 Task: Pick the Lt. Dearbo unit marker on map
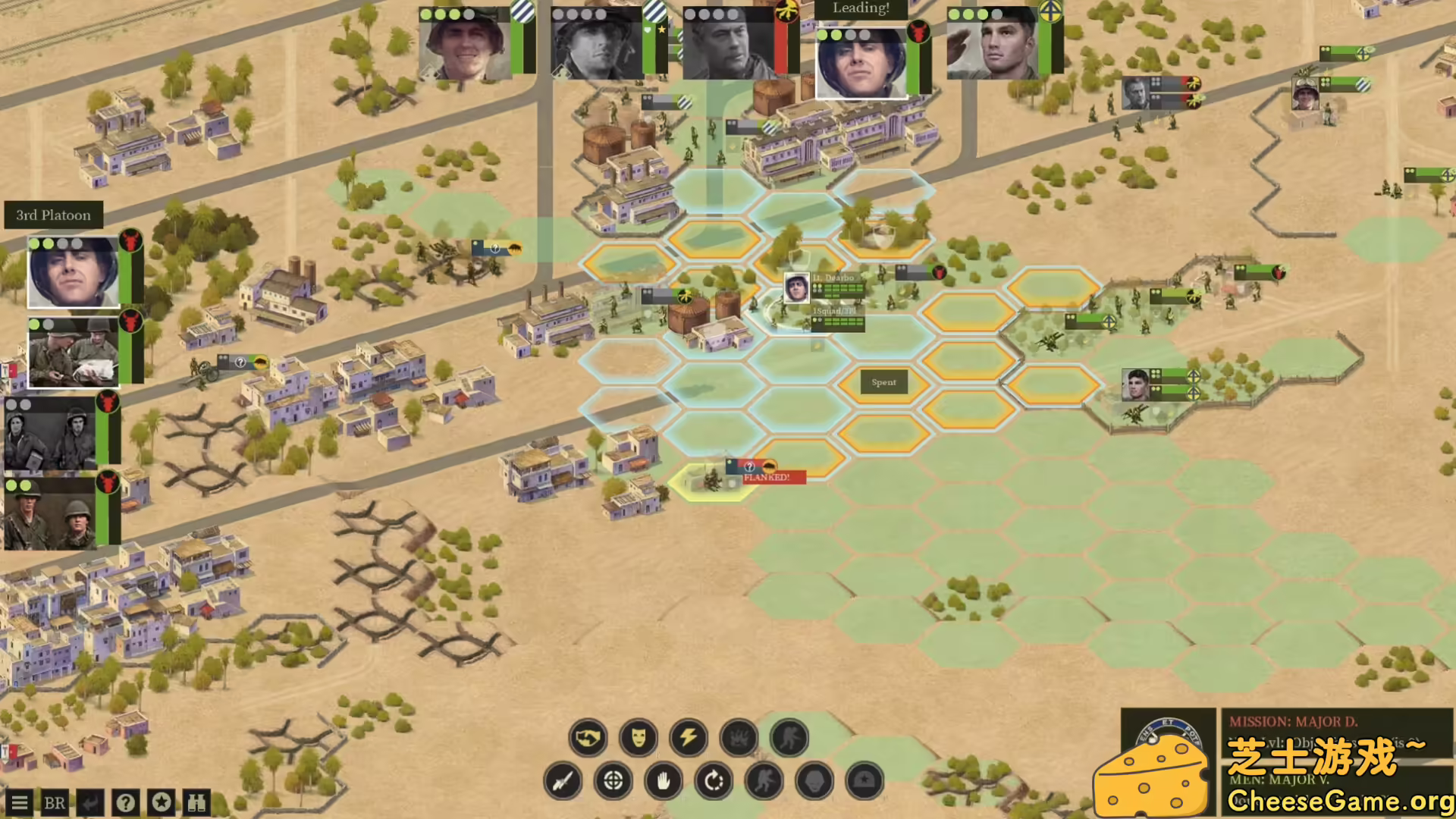pos(796,288)
